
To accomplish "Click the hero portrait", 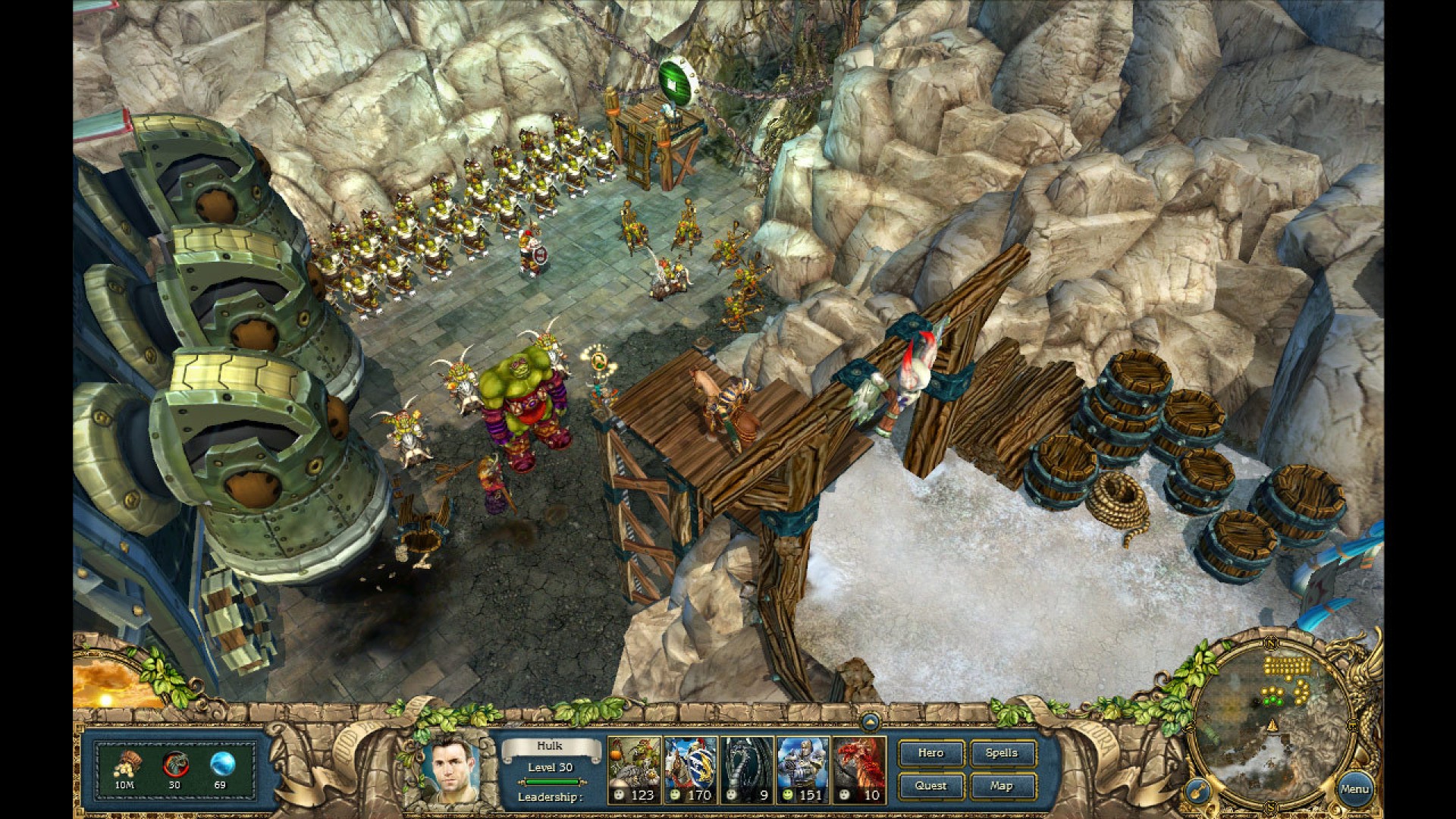I will tap(452, 770).
